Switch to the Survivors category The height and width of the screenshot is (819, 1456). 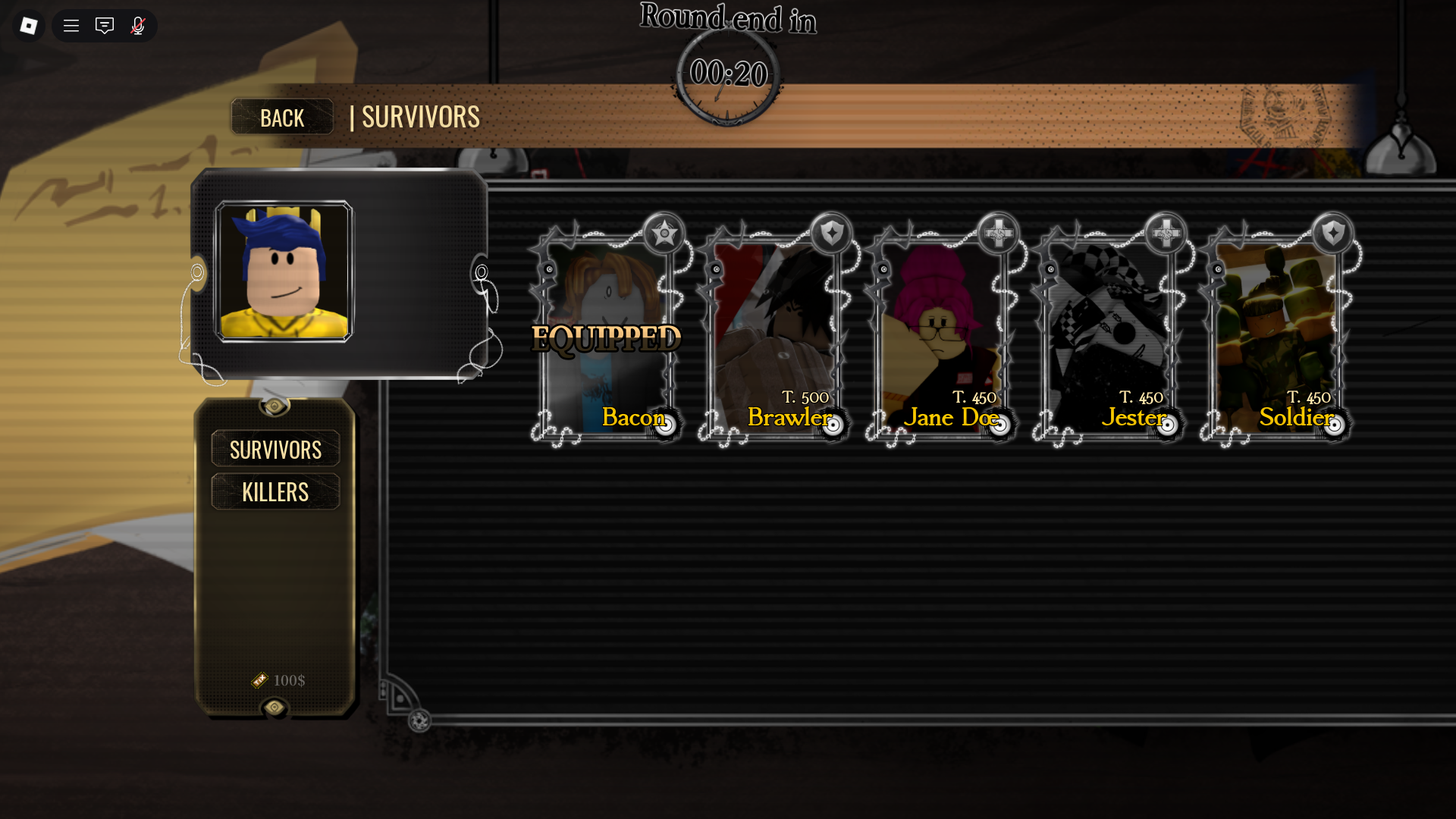[275, 449]
